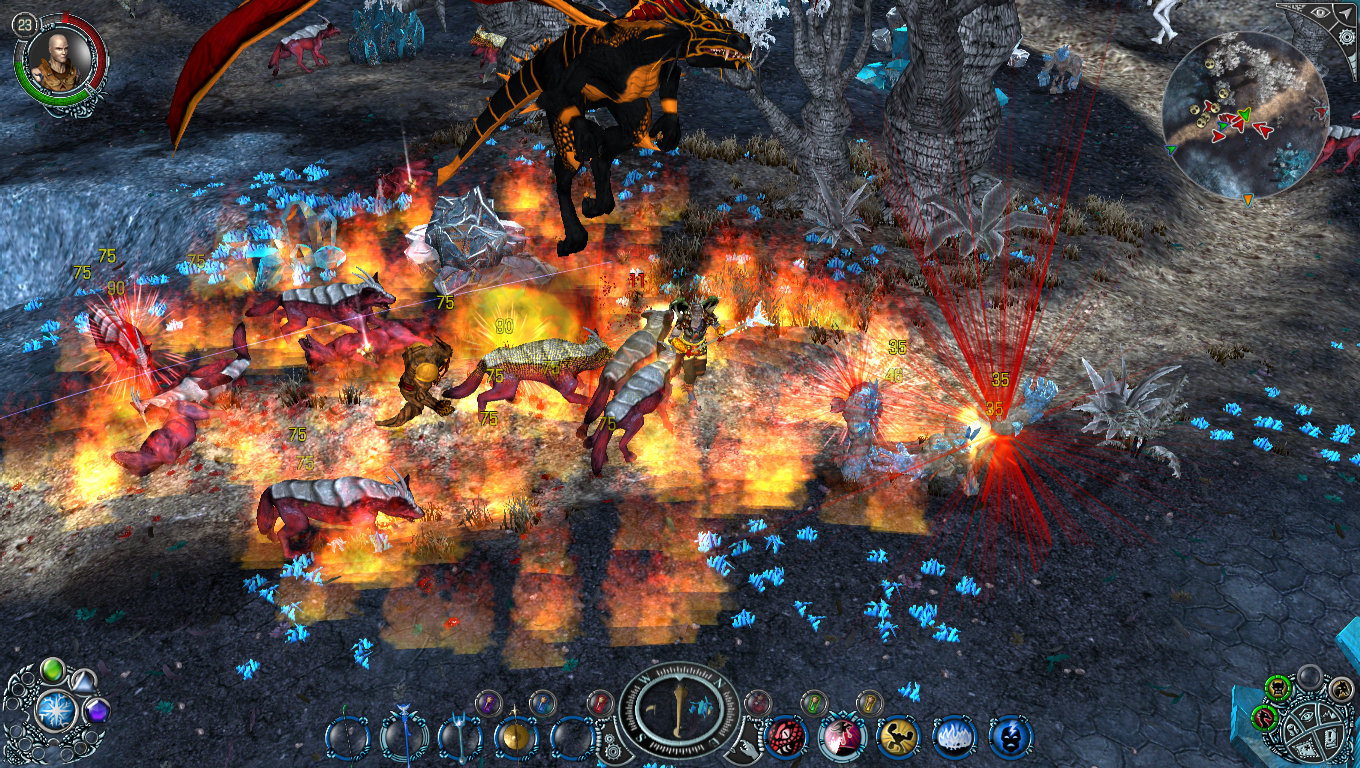Screen dimensions: 1360x768
Task: Select the pale blue triangle gem
Action: [x=84, y=679]
